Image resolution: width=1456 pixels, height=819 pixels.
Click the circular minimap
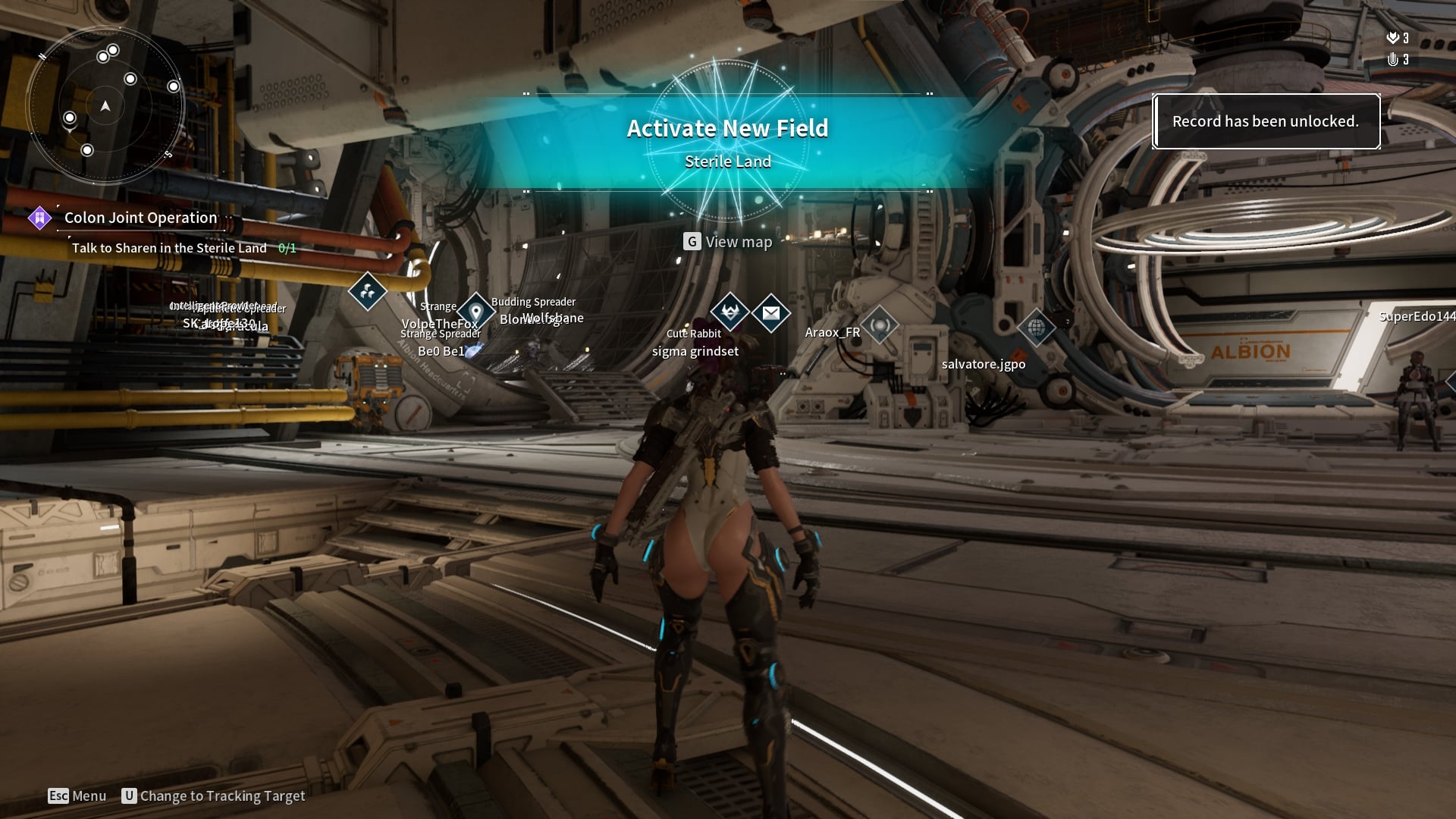point(105,106)
